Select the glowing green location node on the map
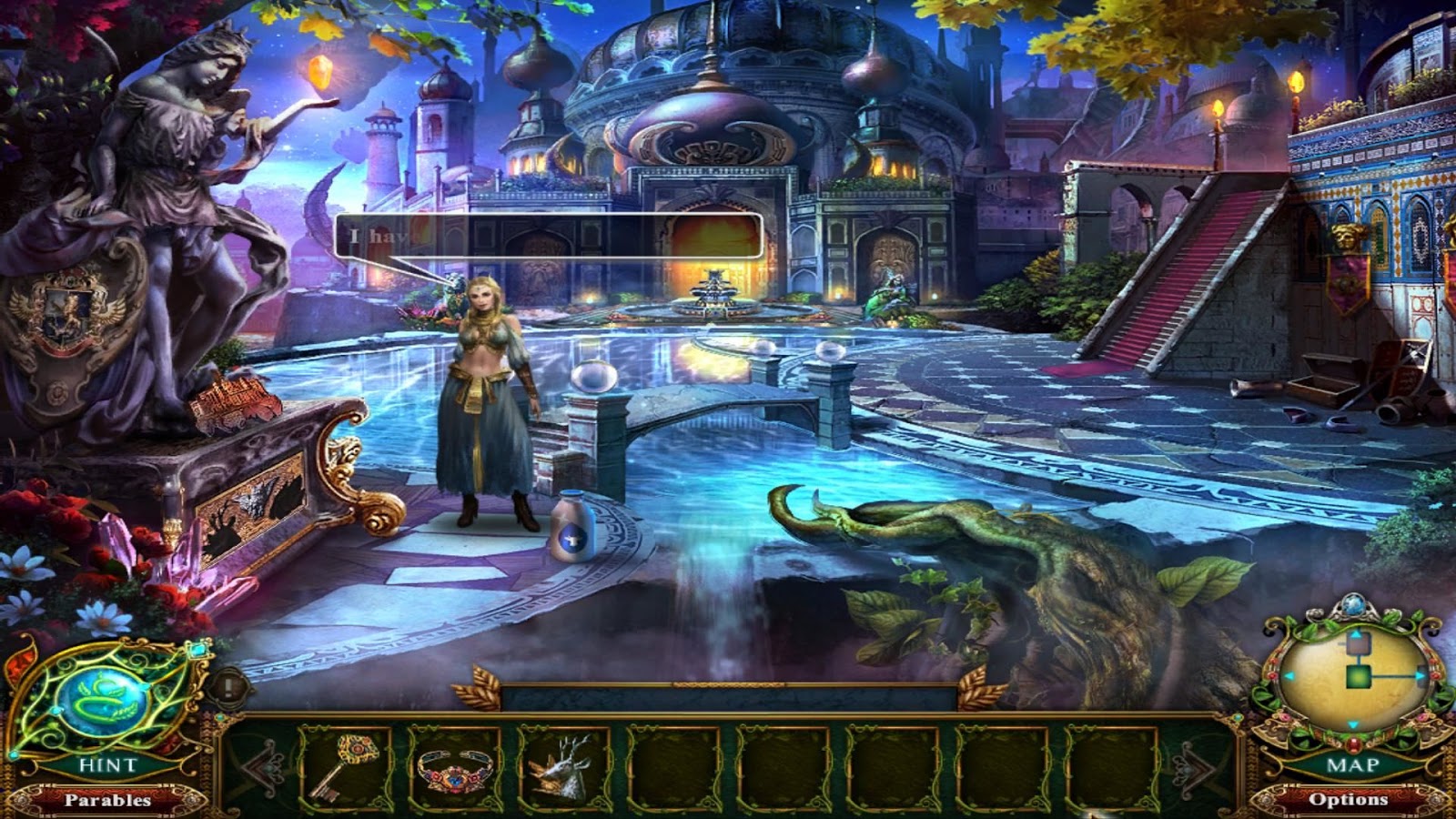1456x819 pixels. click(x=1358, y=676)
